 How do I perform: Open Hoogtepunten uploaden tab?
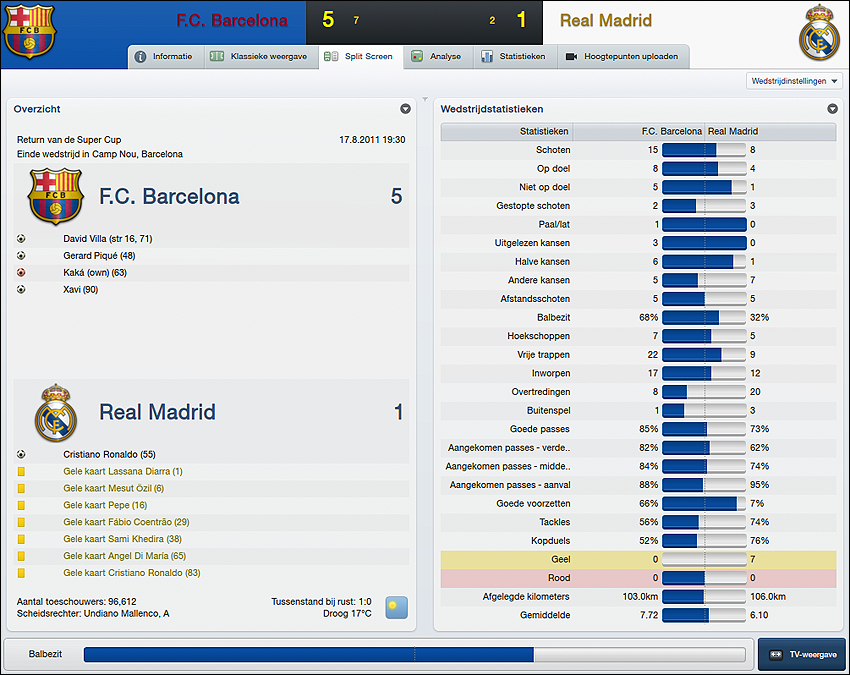coord(622,57)
